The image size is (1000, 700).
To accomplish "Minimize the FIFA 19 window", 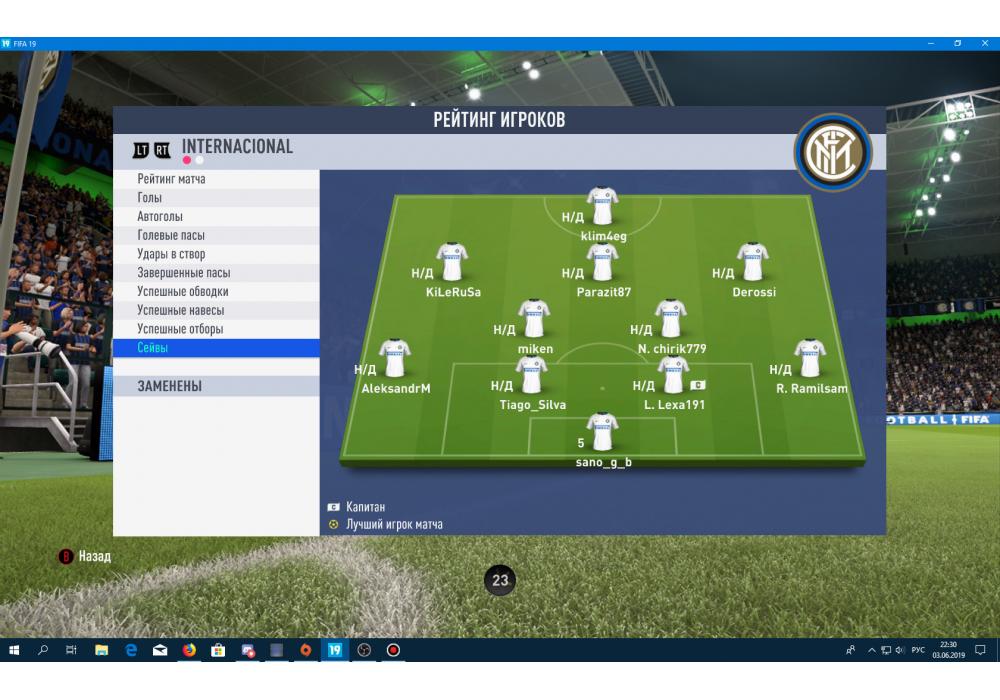I will point(931,43).
